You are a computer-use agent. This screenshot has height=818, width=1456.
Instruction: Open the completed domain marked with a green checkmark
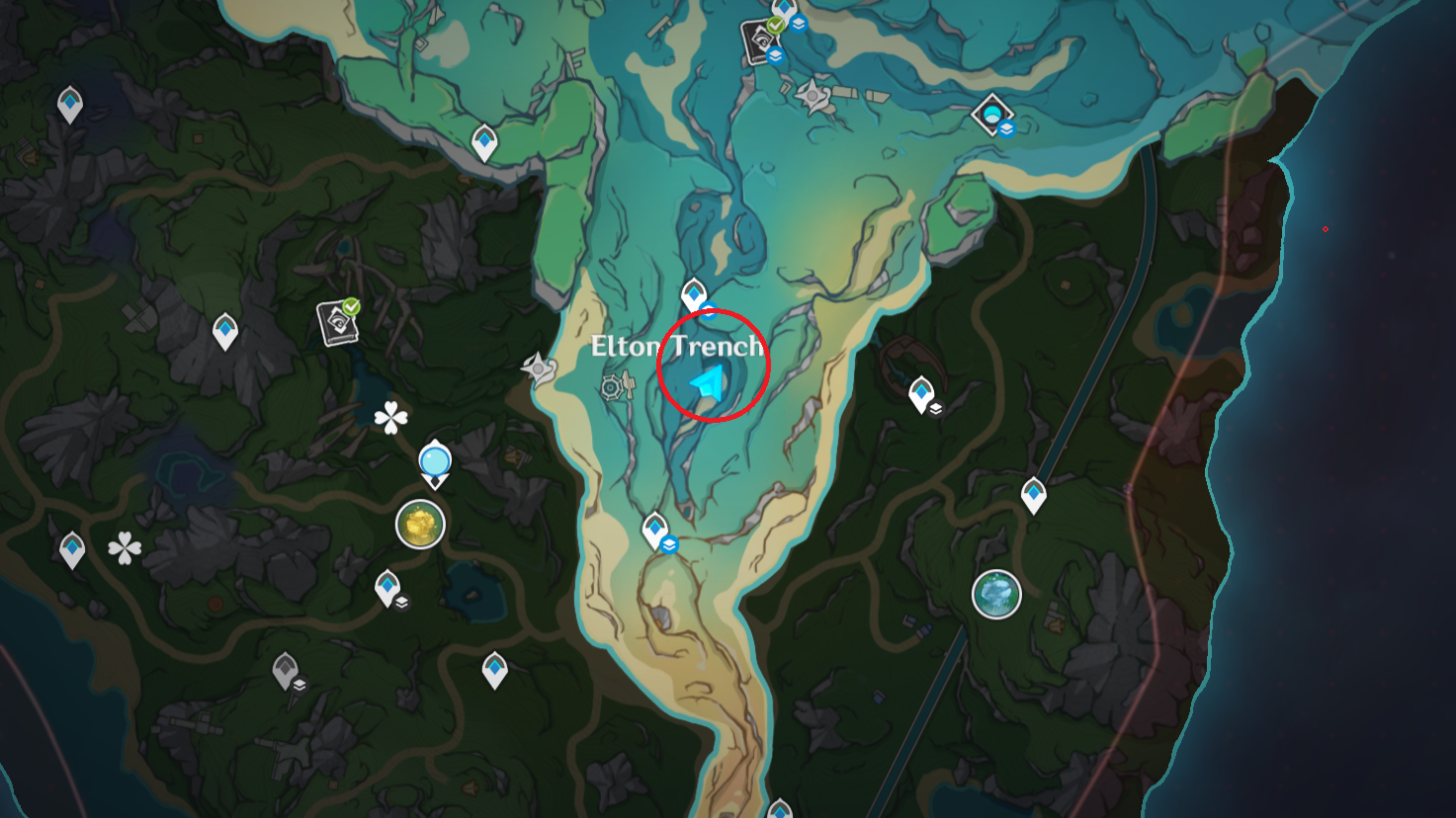pyautogui.click(x=336, y=321)
